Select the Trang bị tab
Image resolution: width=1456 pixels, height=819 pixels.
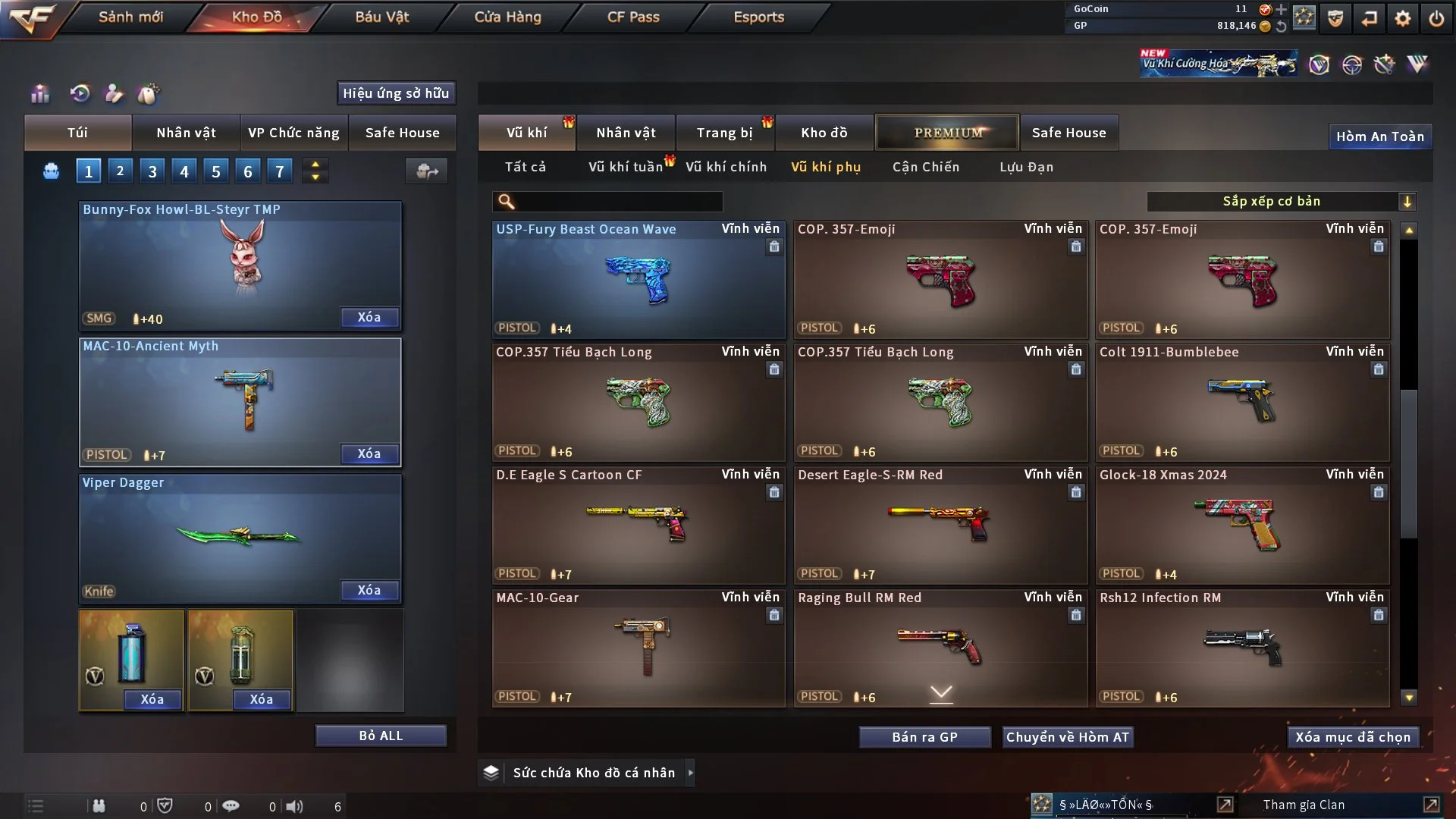tap(724, 133)
